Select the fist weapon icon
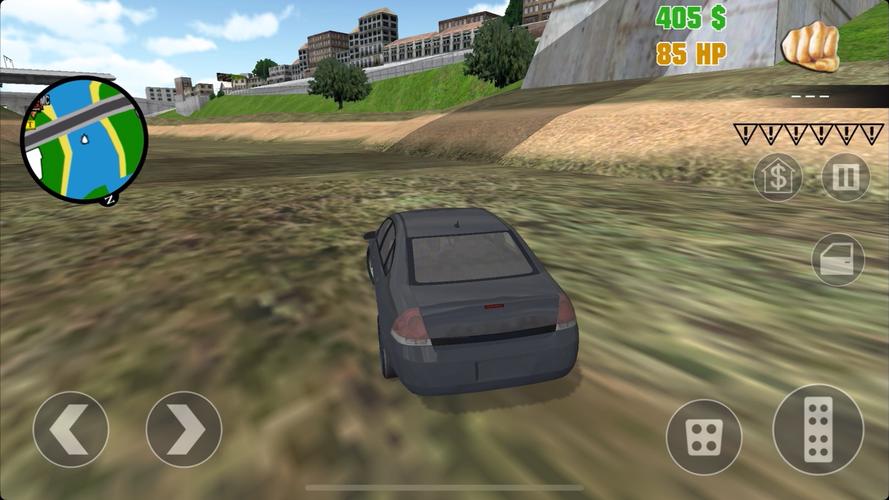889x500 pixels. (809, 46)
